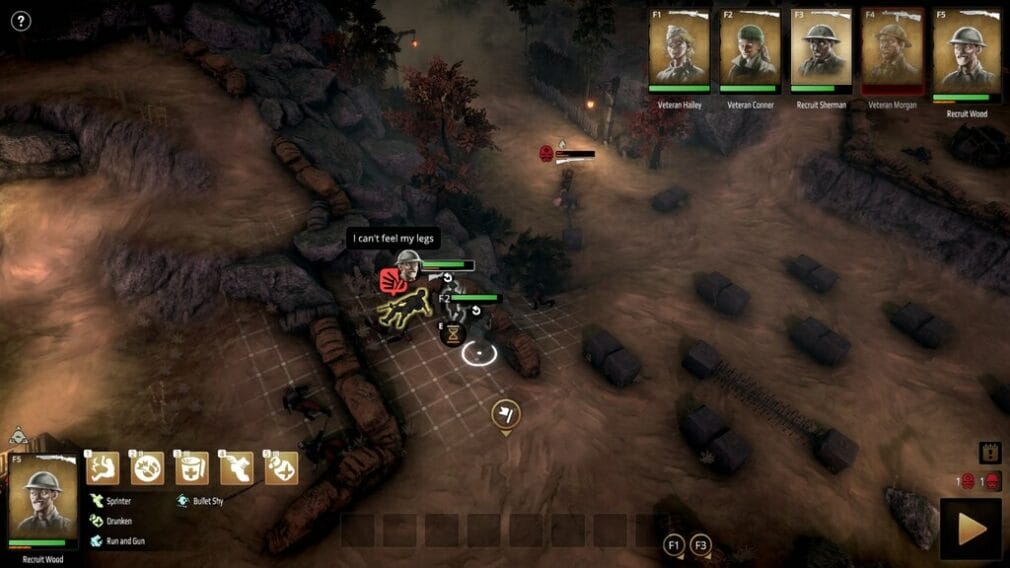Screen dimensions: 1010x568
Task: Select the F1 off-screen soldier indicator
Action: (x=674, y=545)
